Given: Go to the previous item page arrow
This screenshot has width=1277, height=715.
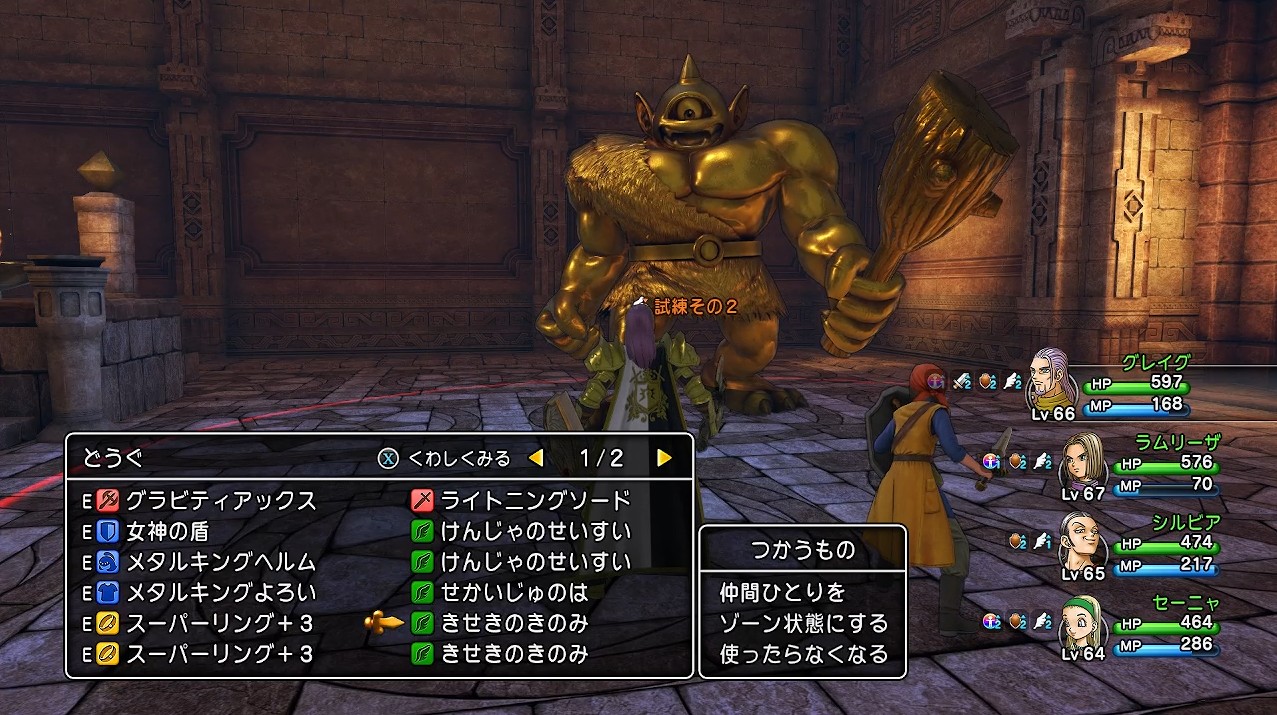Looking at the screenshot, I should pos(536,459).
